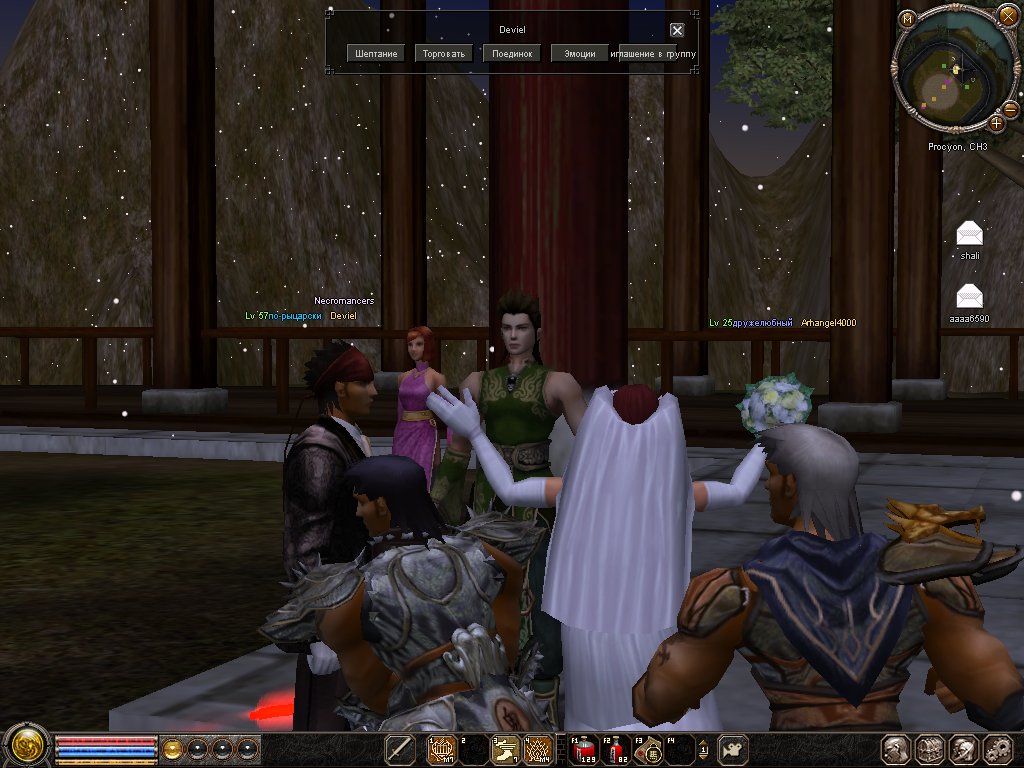Screen dimensions: 1024x768
Task: Close the Deviel player interaction panel
Action: (x=677, y=30)
